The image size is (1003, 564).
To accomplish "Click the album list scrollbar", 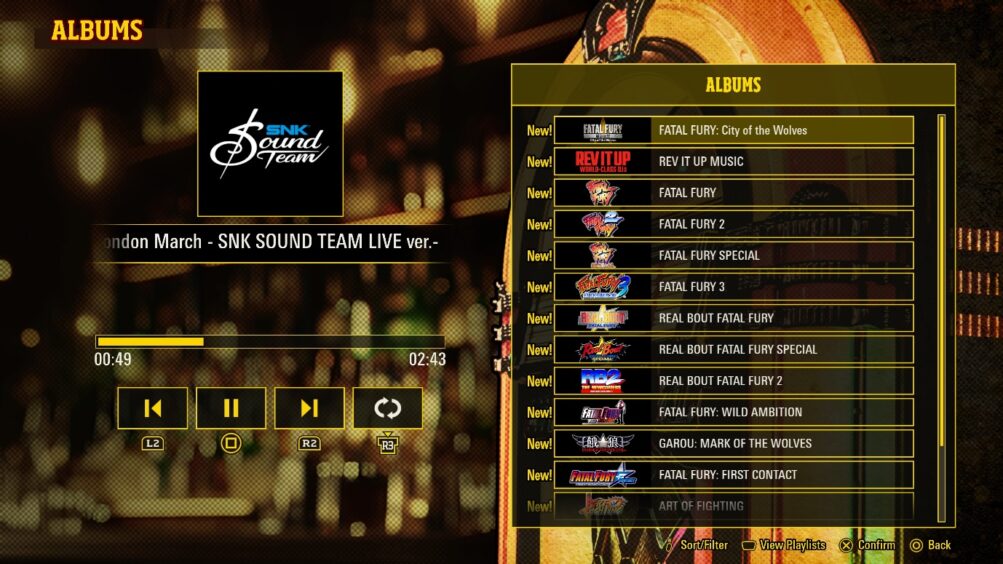I will tap(941, 318).
